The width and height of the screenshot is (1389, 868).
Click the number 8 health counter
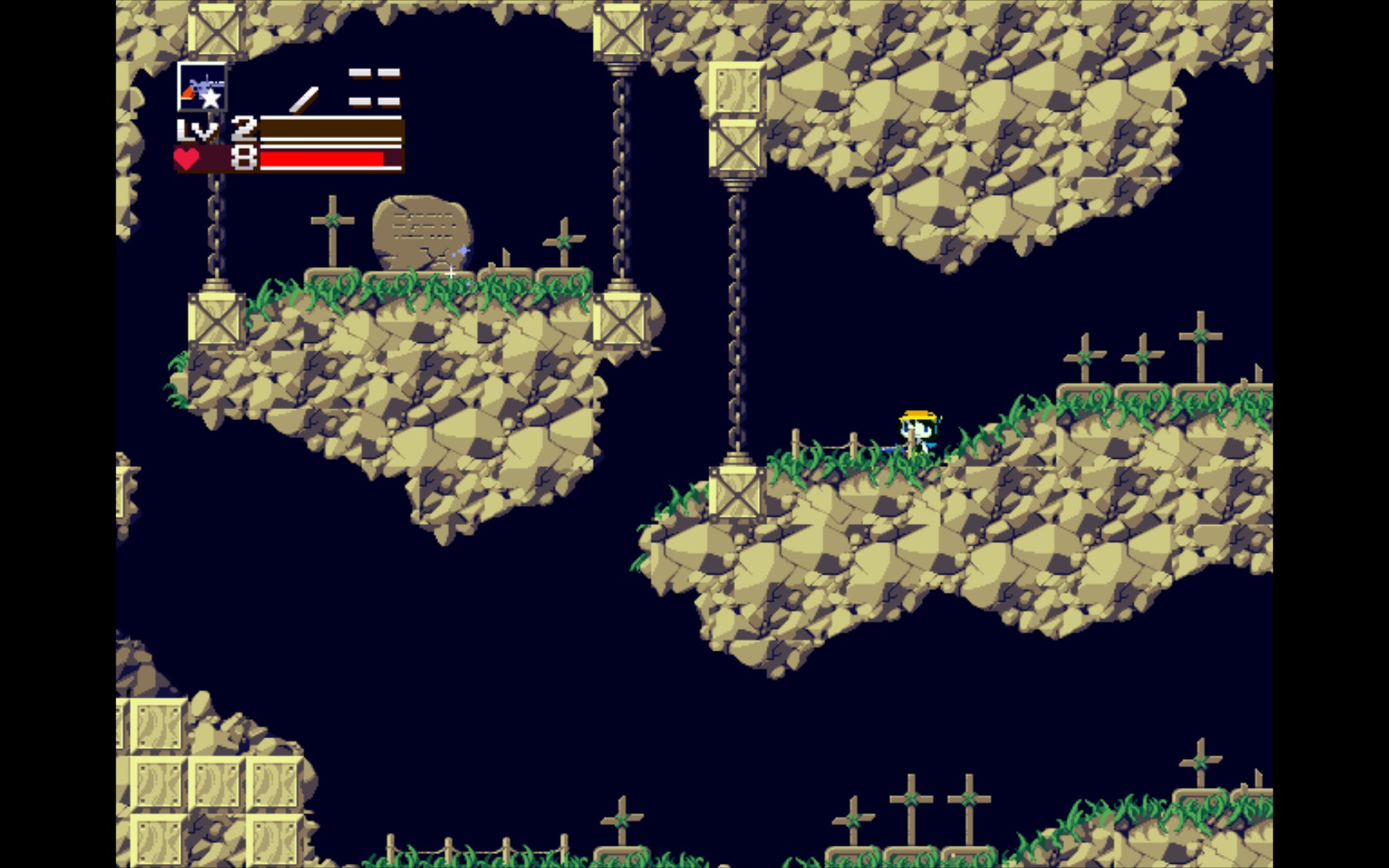[241, 157]
